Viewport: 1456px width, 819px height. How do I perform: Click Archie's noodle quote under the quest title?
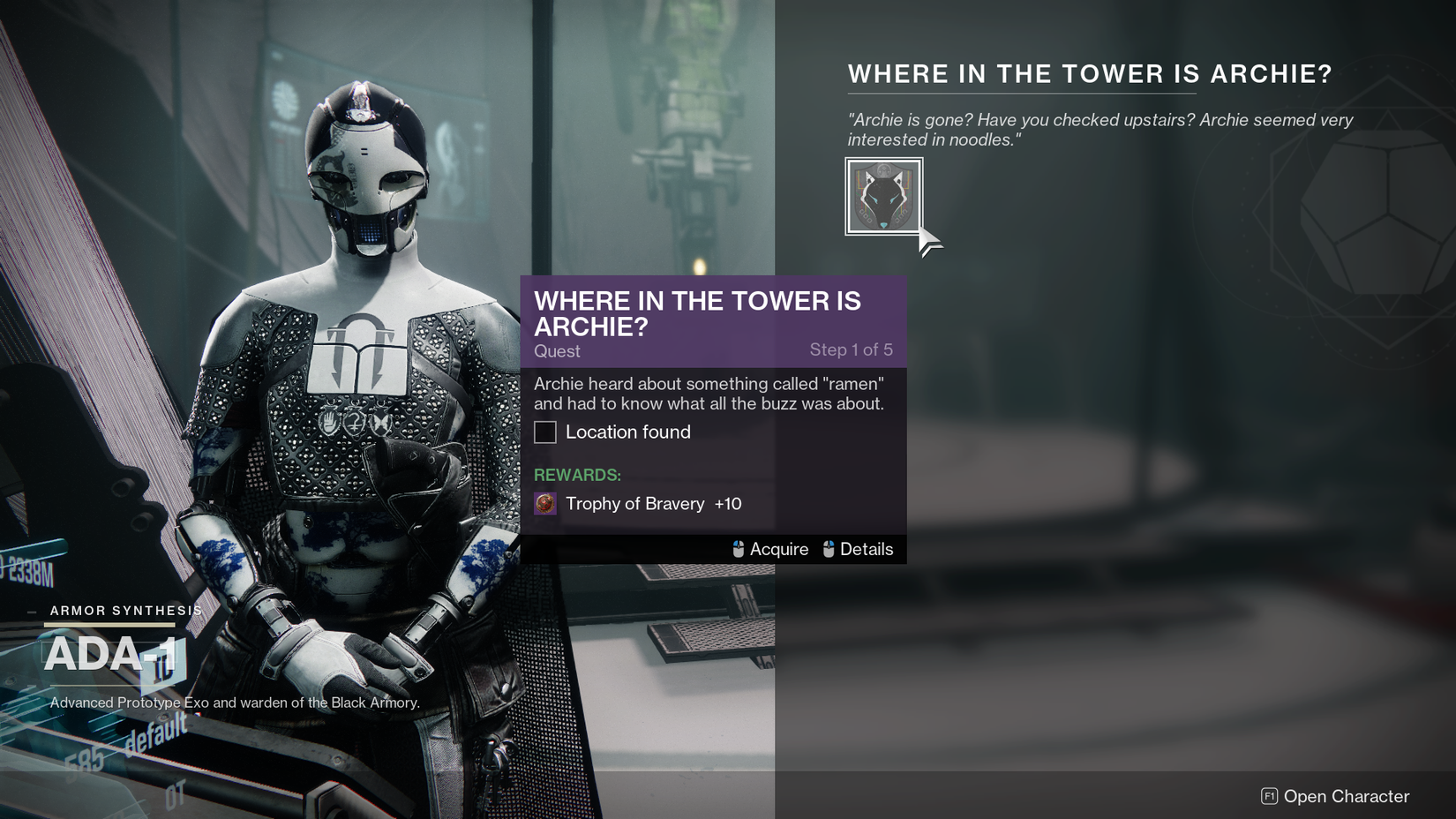pos(1099,129)
